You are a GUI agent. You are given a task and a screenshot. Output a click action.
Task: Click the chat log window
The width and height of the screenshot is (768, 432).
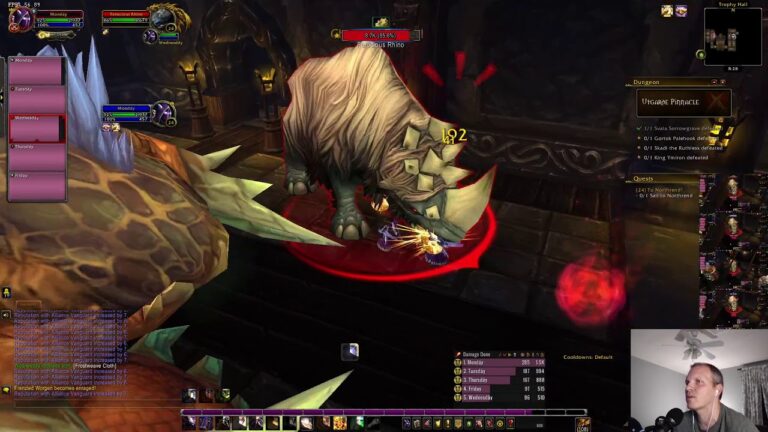(x=70, y=350)
